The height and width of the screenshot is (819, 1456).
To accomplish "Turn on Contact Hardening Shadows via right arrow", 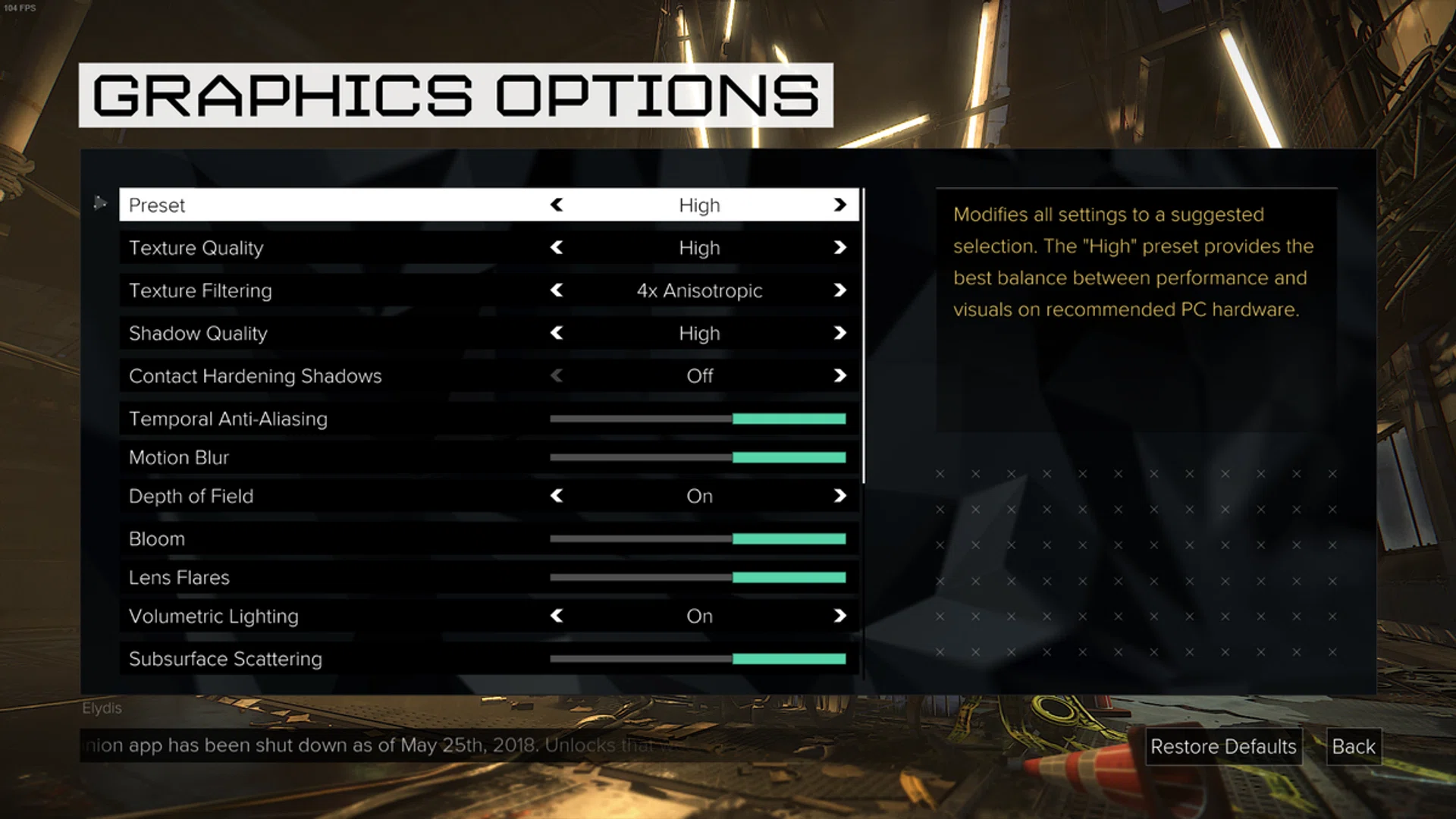I will click(x=839, y=376).
